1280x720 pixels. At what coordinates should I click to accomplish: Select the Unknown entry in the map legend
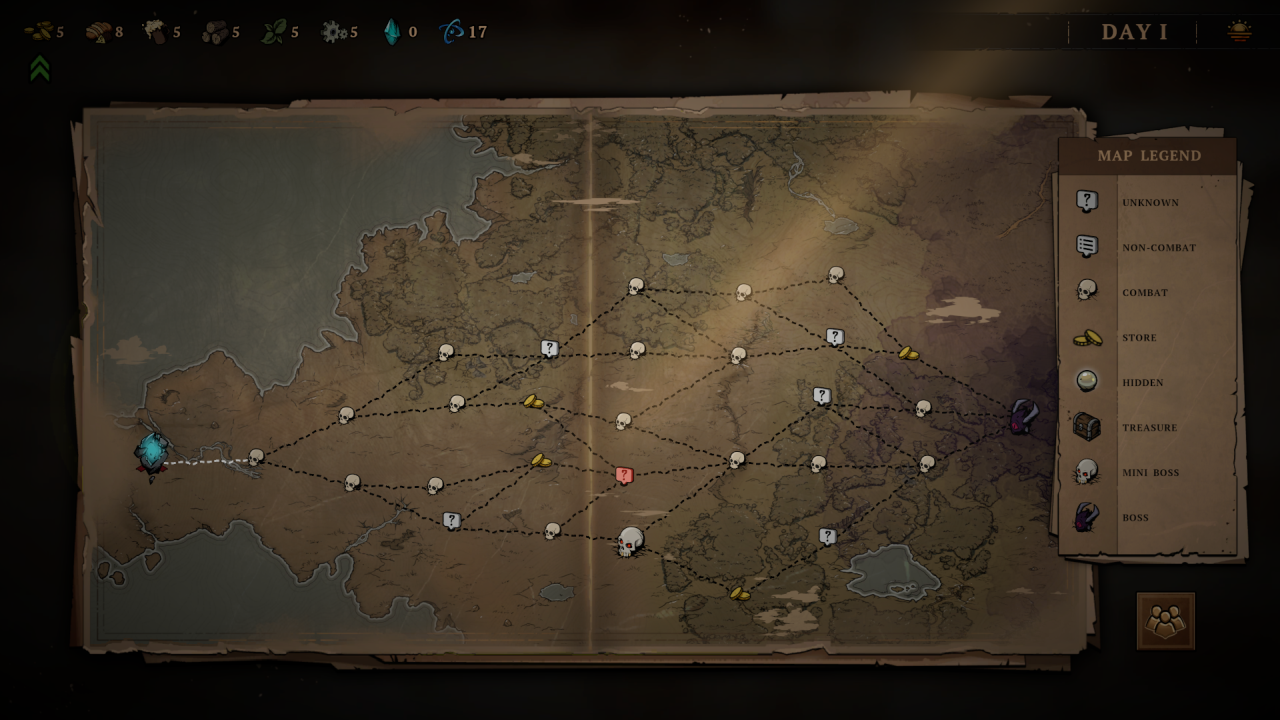click(1150, 202)
